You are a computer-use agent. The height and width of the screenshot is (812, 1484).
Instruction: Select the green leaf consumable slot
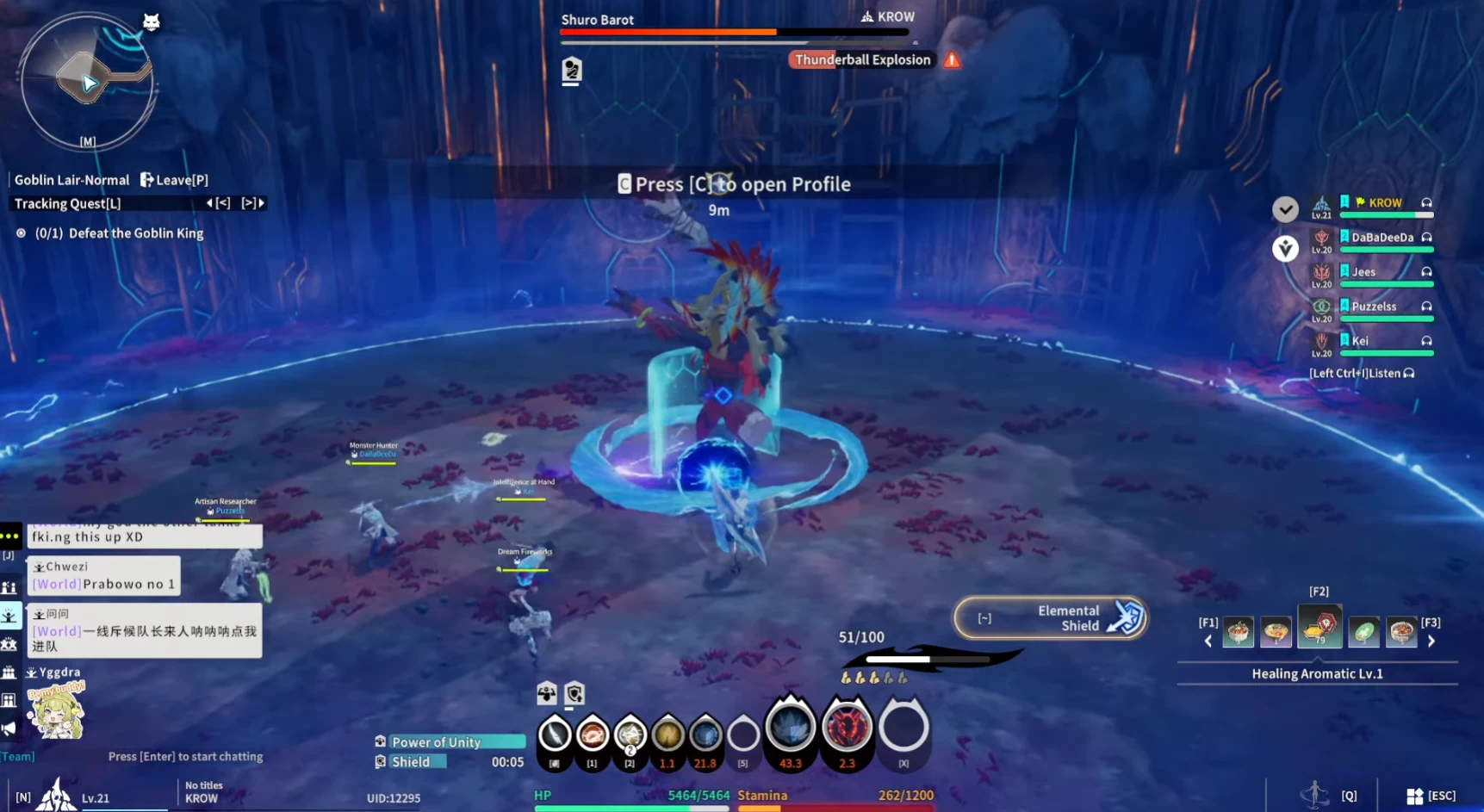click(x=1363, y=633)
